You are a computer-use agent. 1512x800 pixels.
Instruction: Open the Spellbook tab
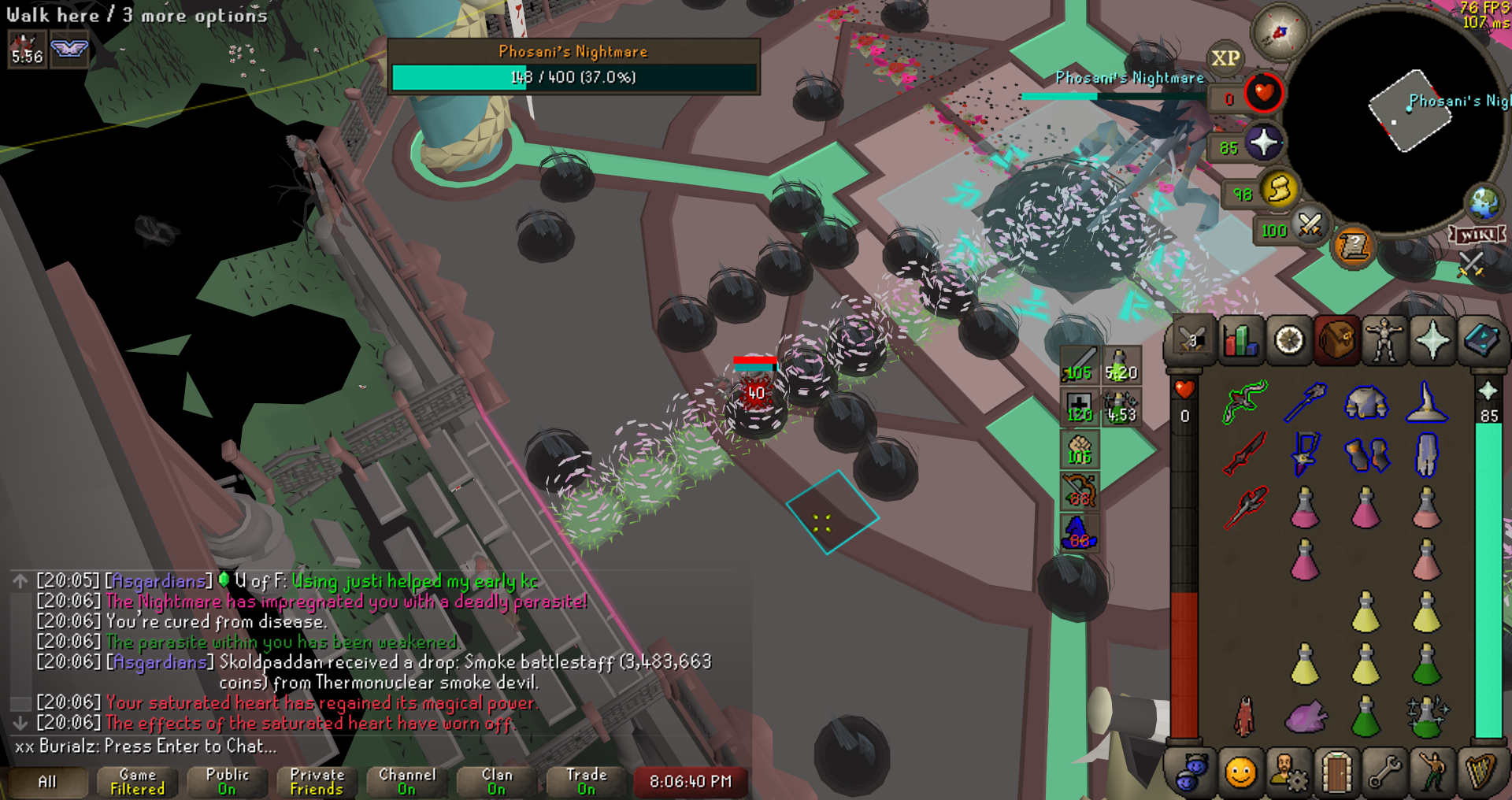(1480, 341)
